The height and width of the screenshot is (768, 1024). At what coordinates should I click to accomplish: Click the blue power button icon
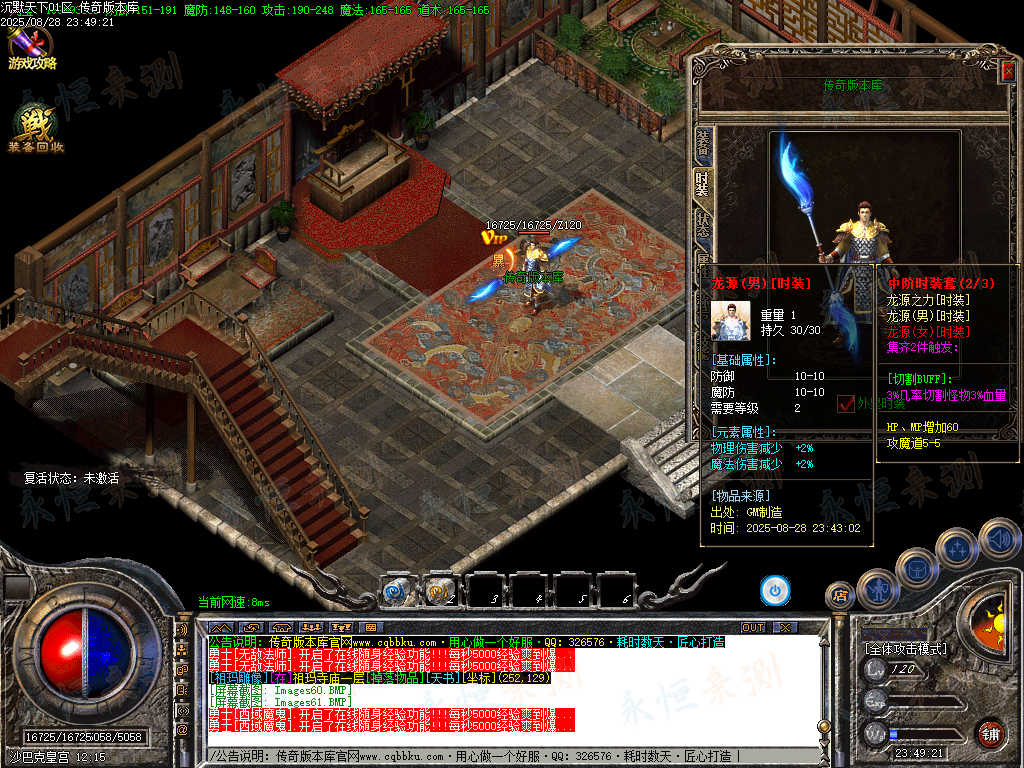pos(775,590)
